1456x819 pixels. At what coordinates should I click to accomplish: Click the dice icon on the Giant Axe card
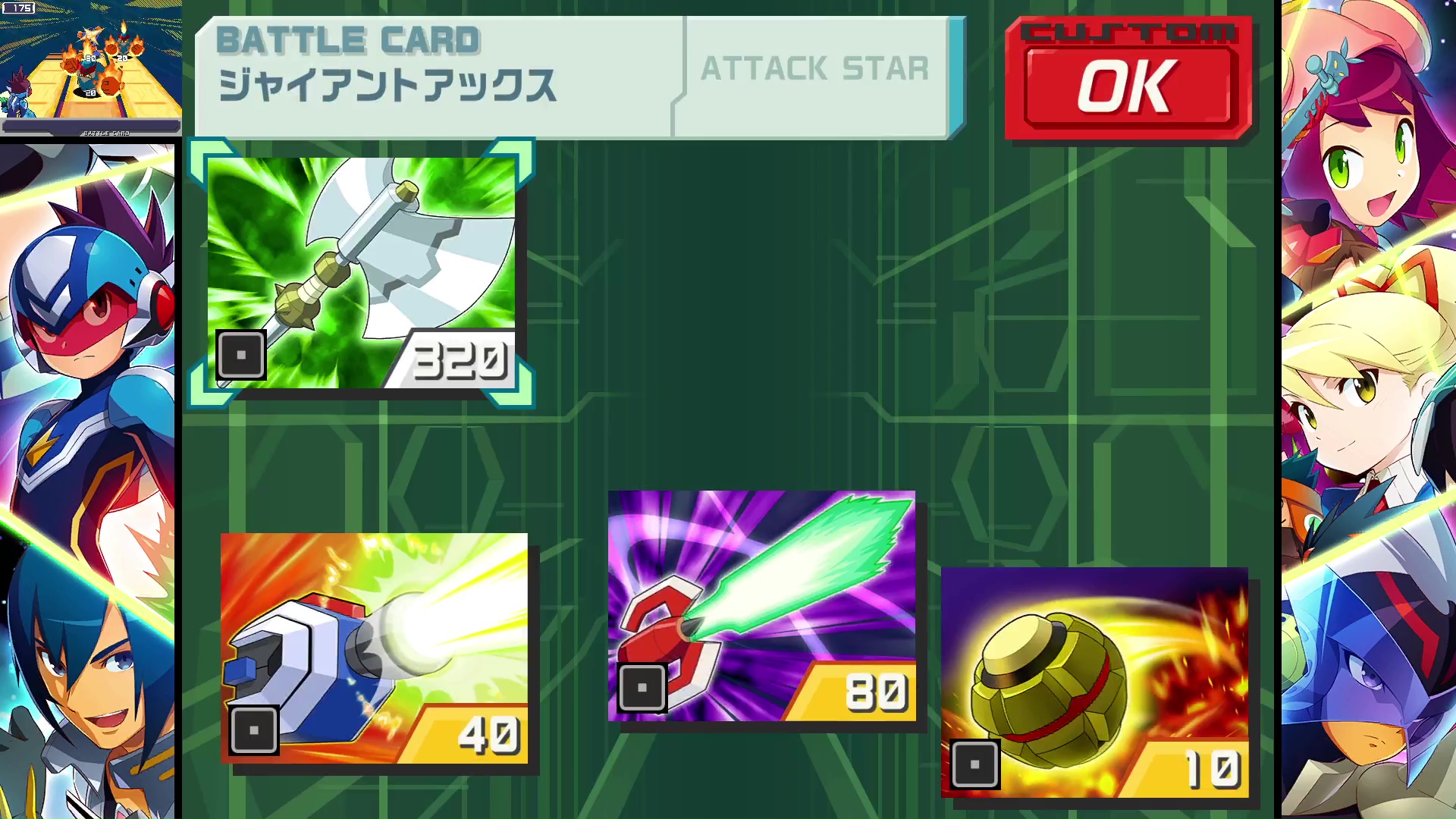coord(241,355)
